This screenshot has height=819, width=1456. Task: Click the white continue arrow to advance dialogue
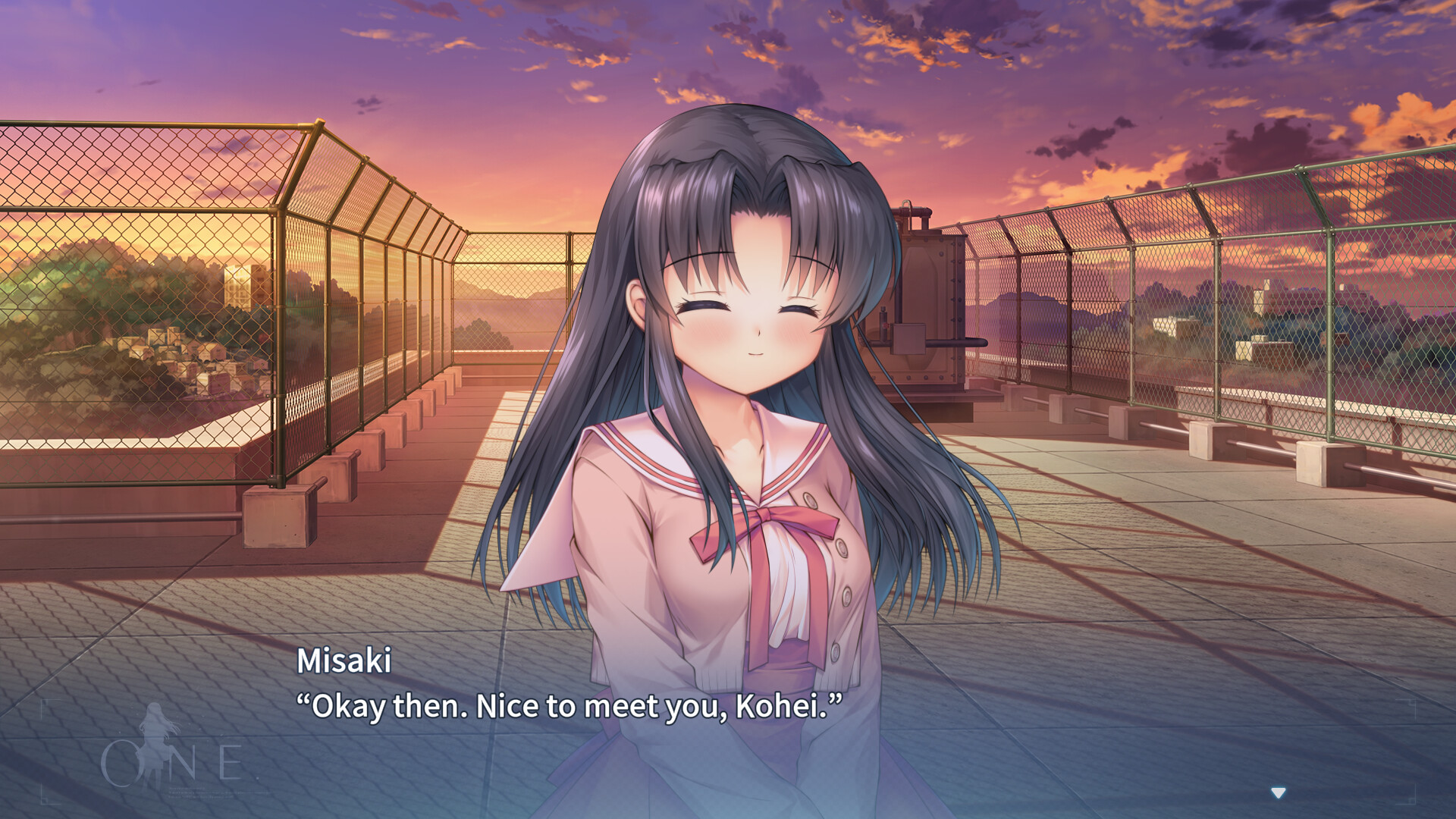pos(1279,793)
